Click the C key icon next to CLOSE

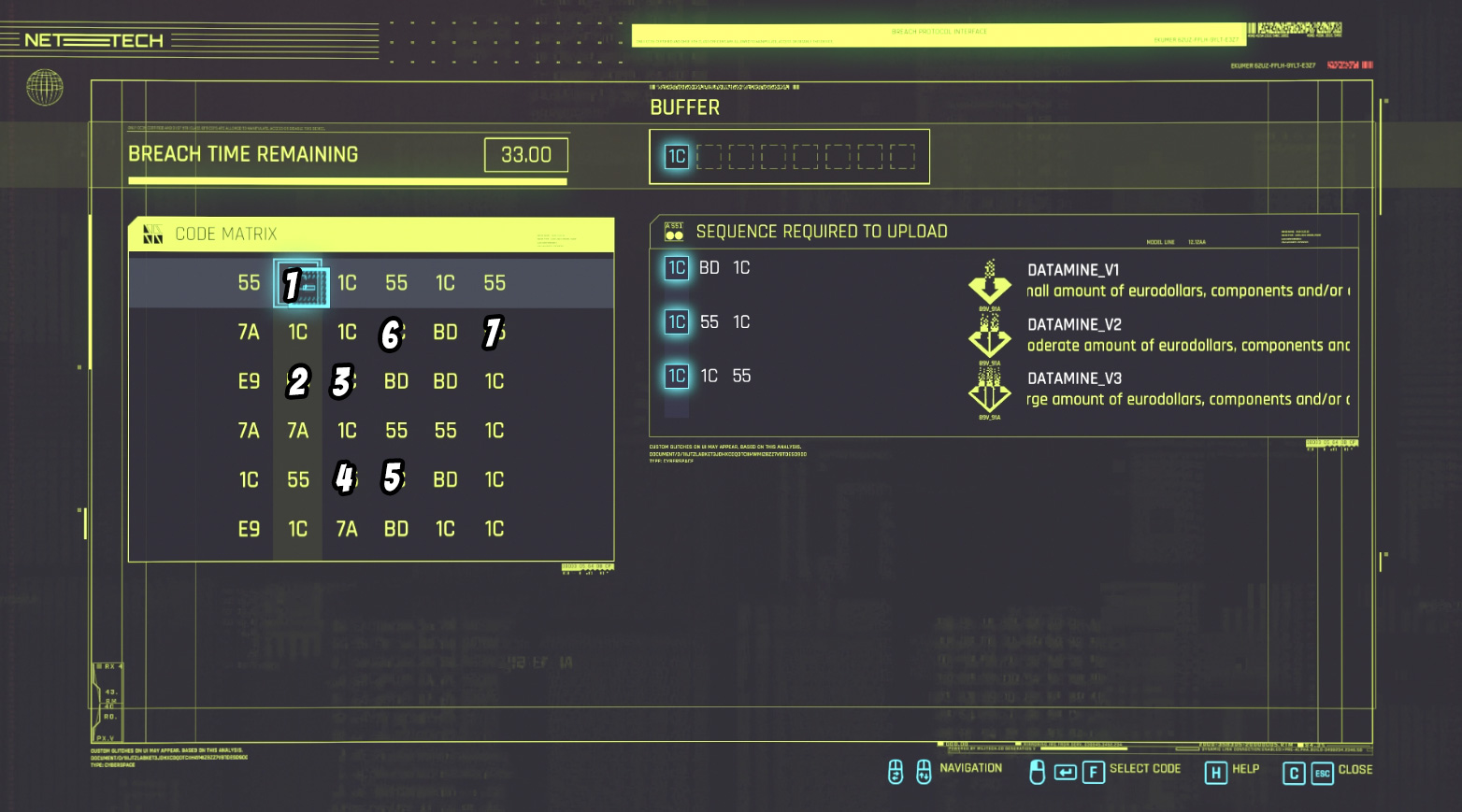[1295, 773]
